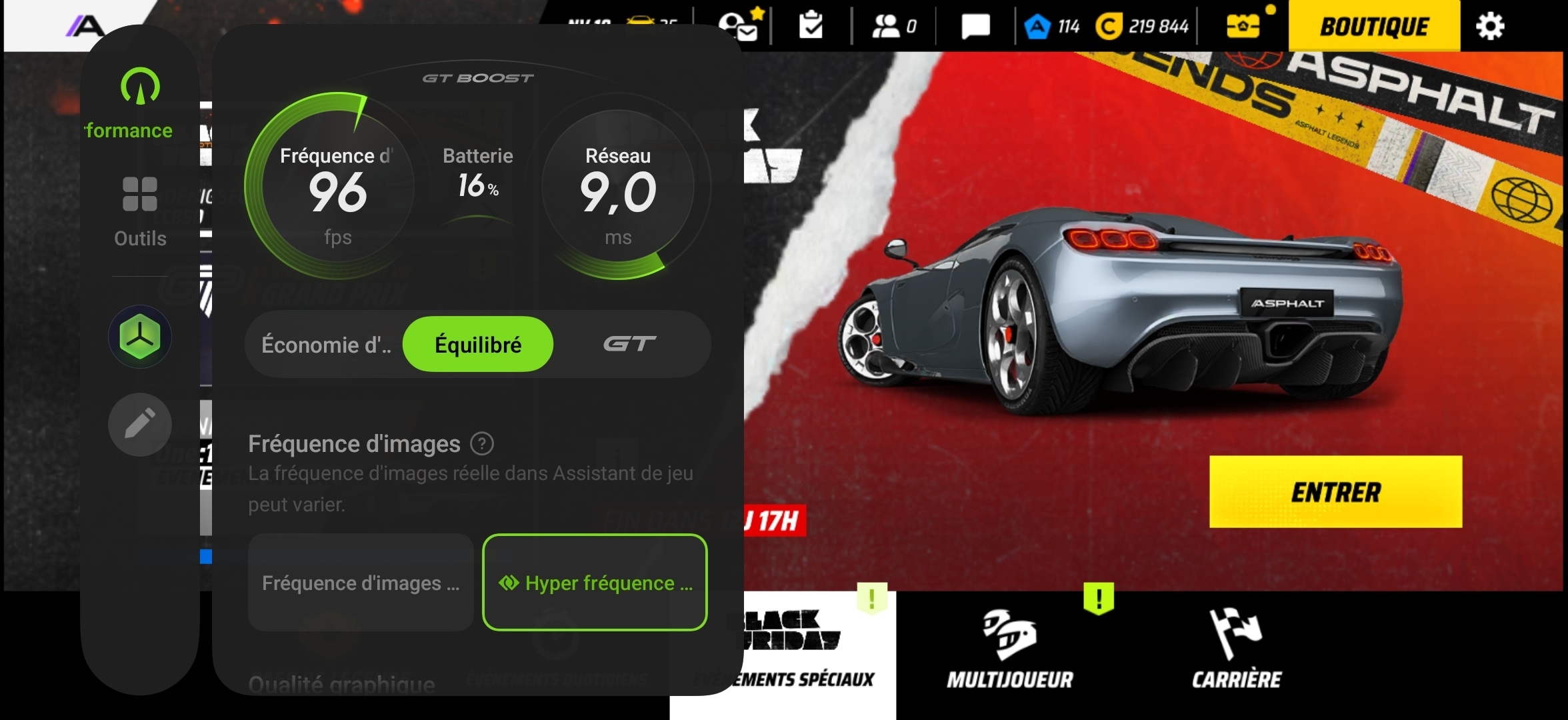Open the Fréquence d'images help question mark

tap(482, 443)
